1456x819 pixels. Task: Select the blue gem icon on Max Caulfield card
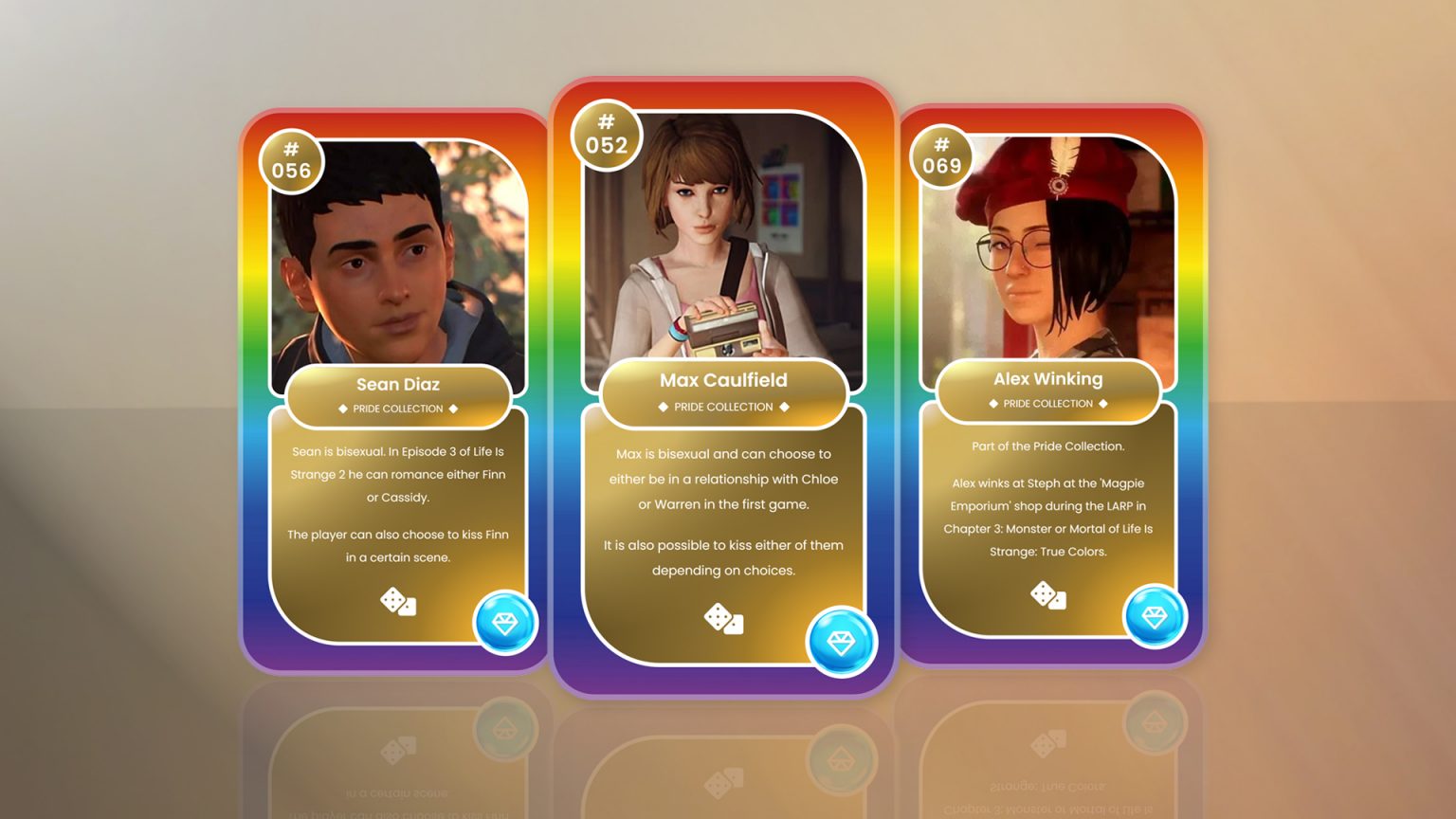[840, 642]
